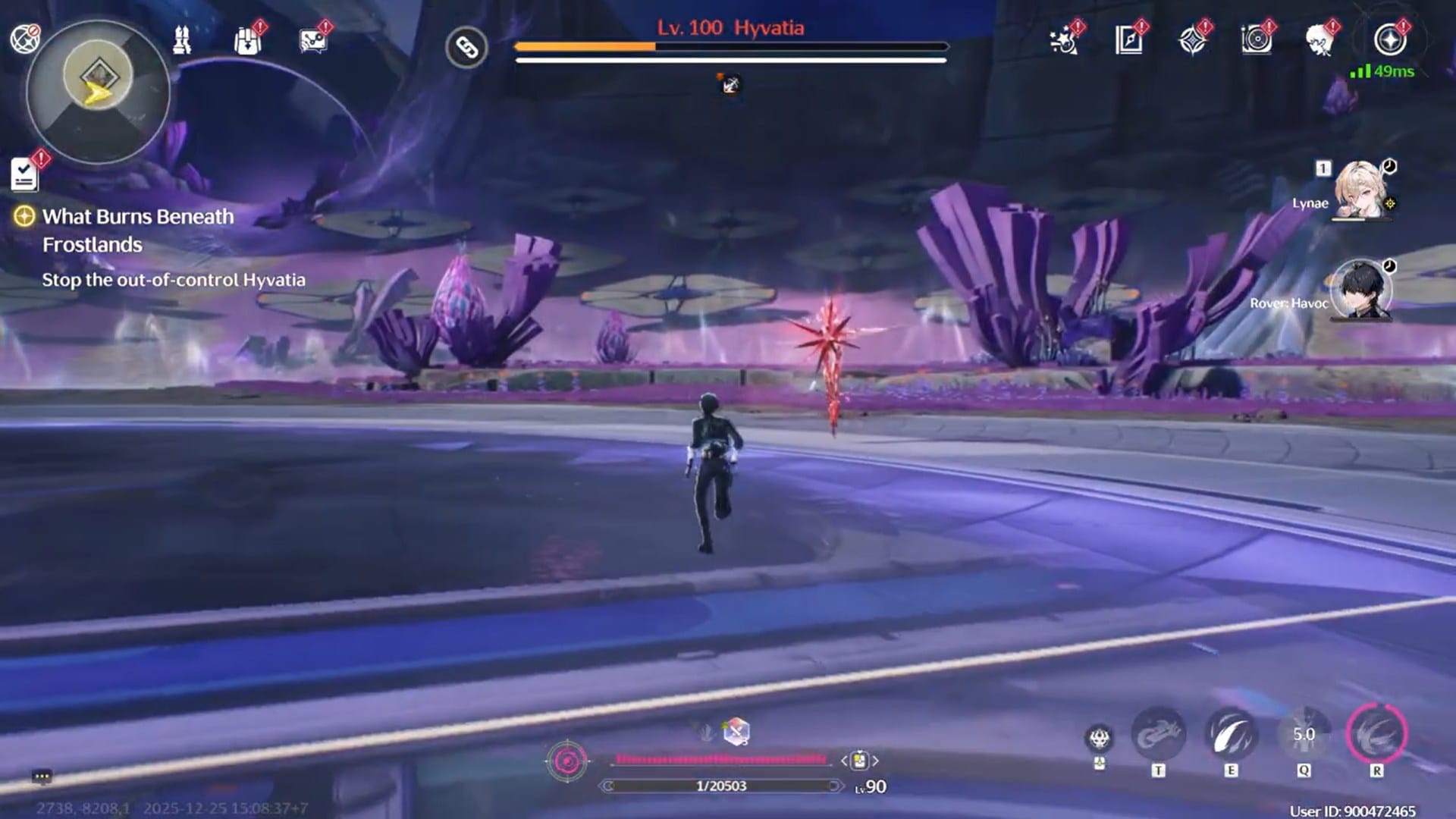Activate the feather skill above E
The image size is (1456, 819).
pyautogui.click(x=1231, y=734)
